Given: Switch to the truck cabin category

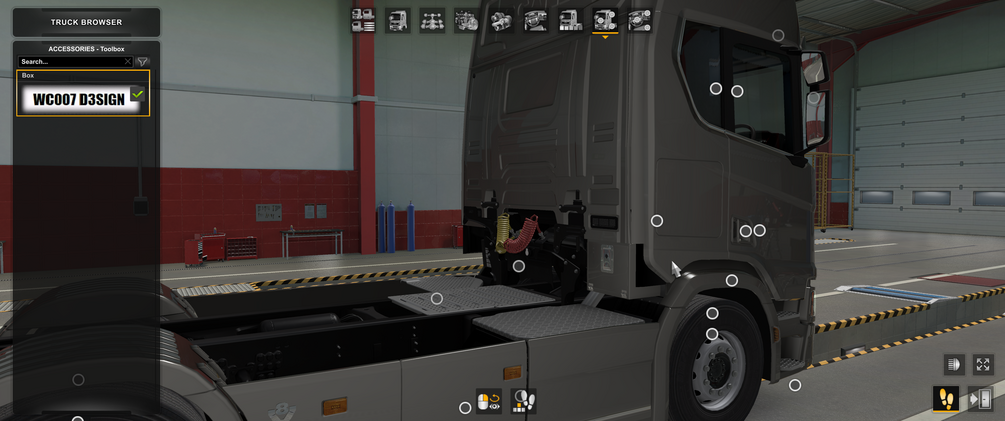Looking at the screenshot, I should (x=398, y=20).
